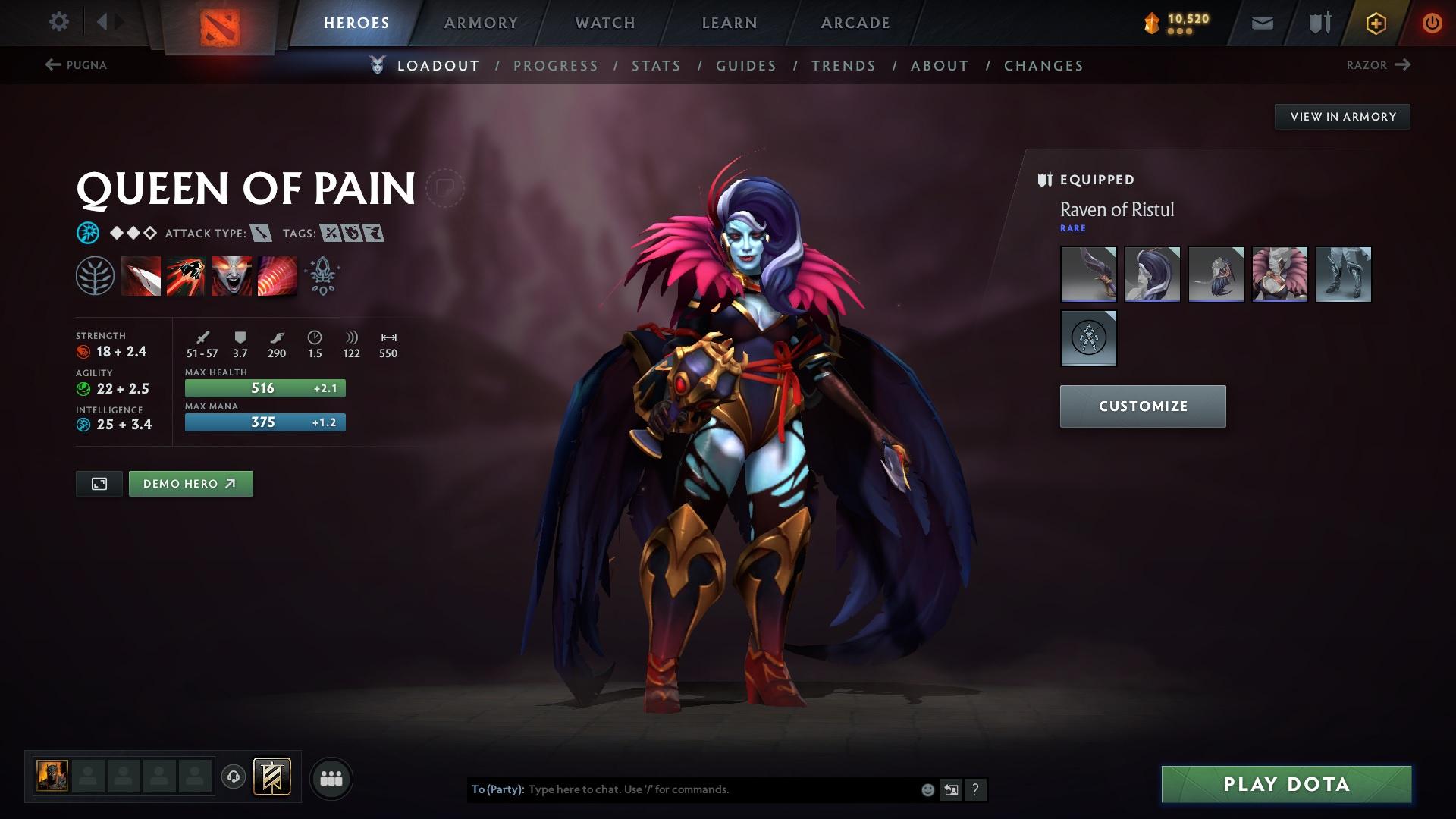Click the green MAX HEALTH bar
Viewport: 1456px width, 819px height.
[264, 388]
